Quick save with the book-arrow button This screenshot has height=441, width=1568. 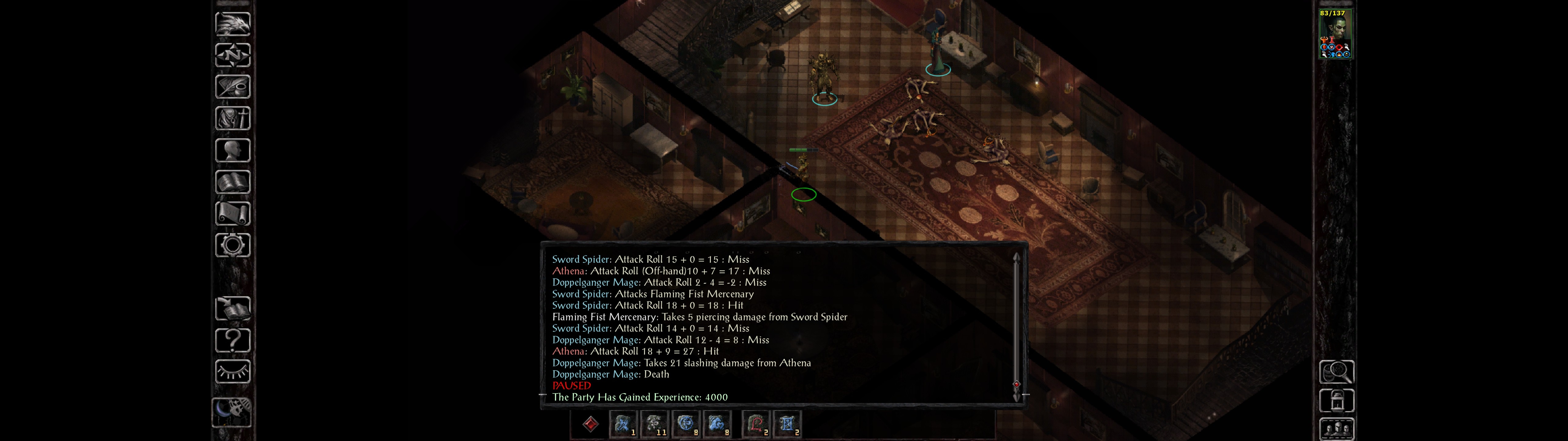pos(232,308)
